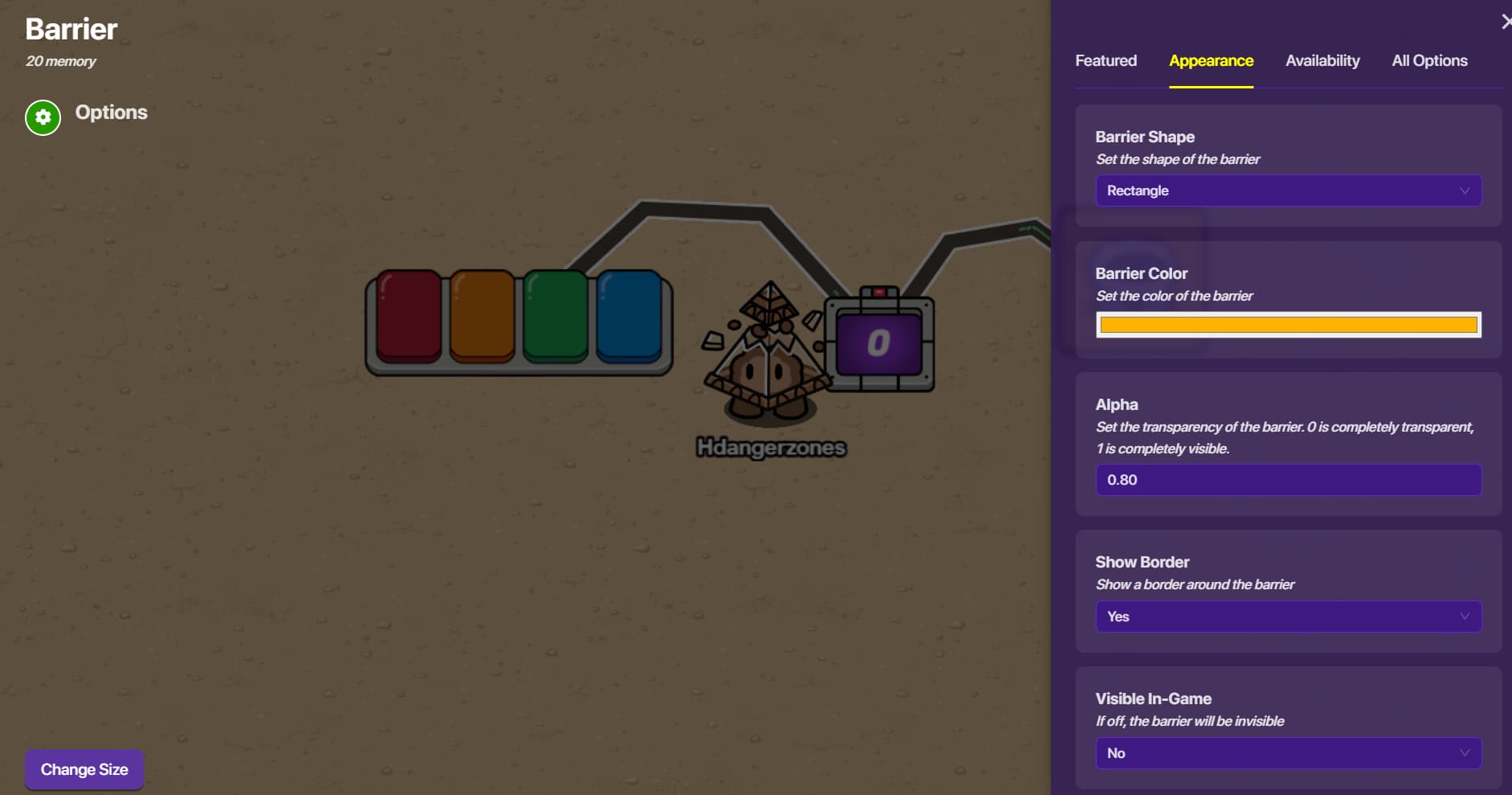This screenshot has height=795, width=1512.
Task: Edit the Alpha transparency field
Action: tap(1288, 480)
